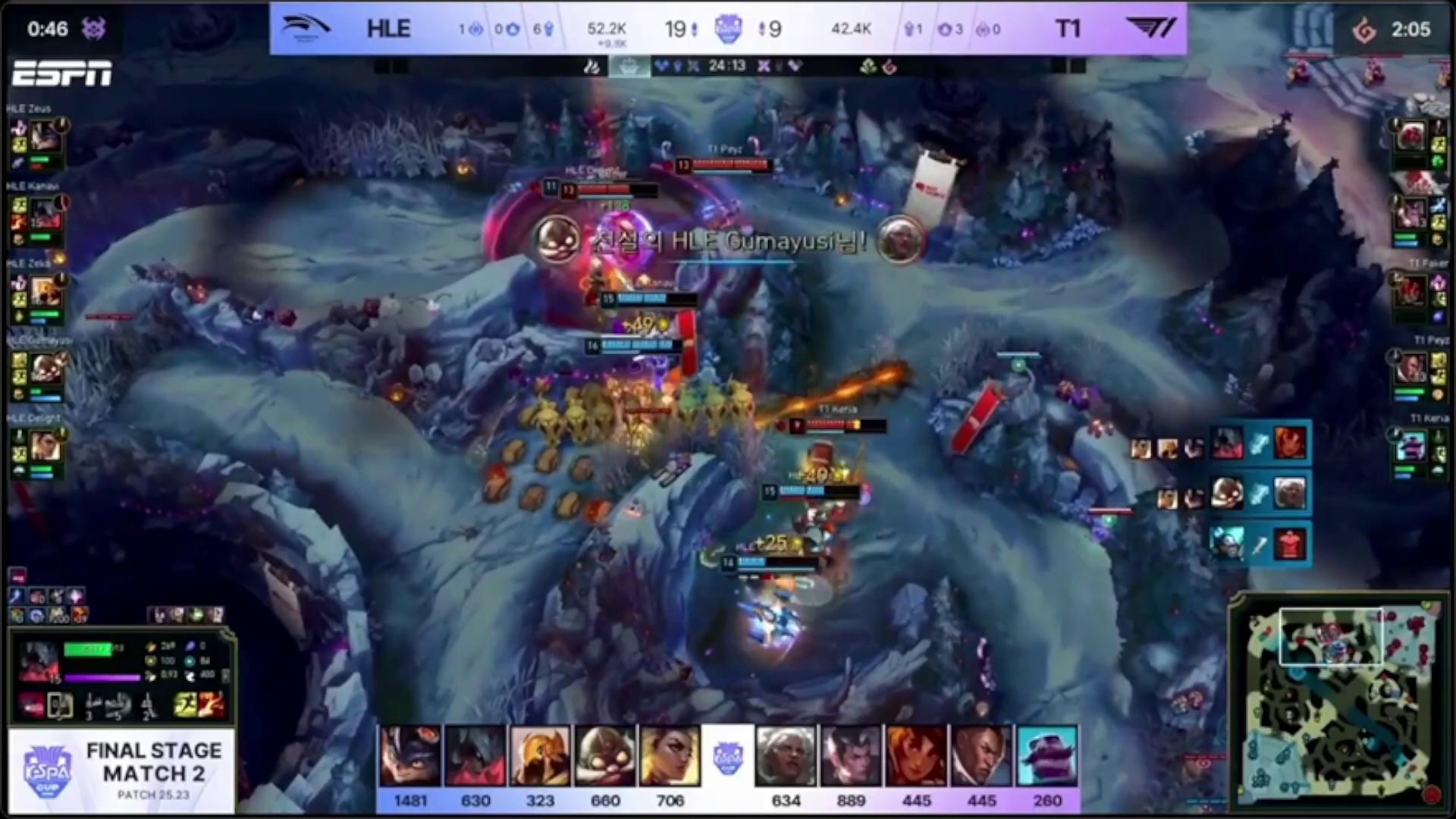Image resolution: width=1456 pixels, height=819 pixels.
Task: Select the Lucian portrait in the bottom bar
Action: pos(982,755)
